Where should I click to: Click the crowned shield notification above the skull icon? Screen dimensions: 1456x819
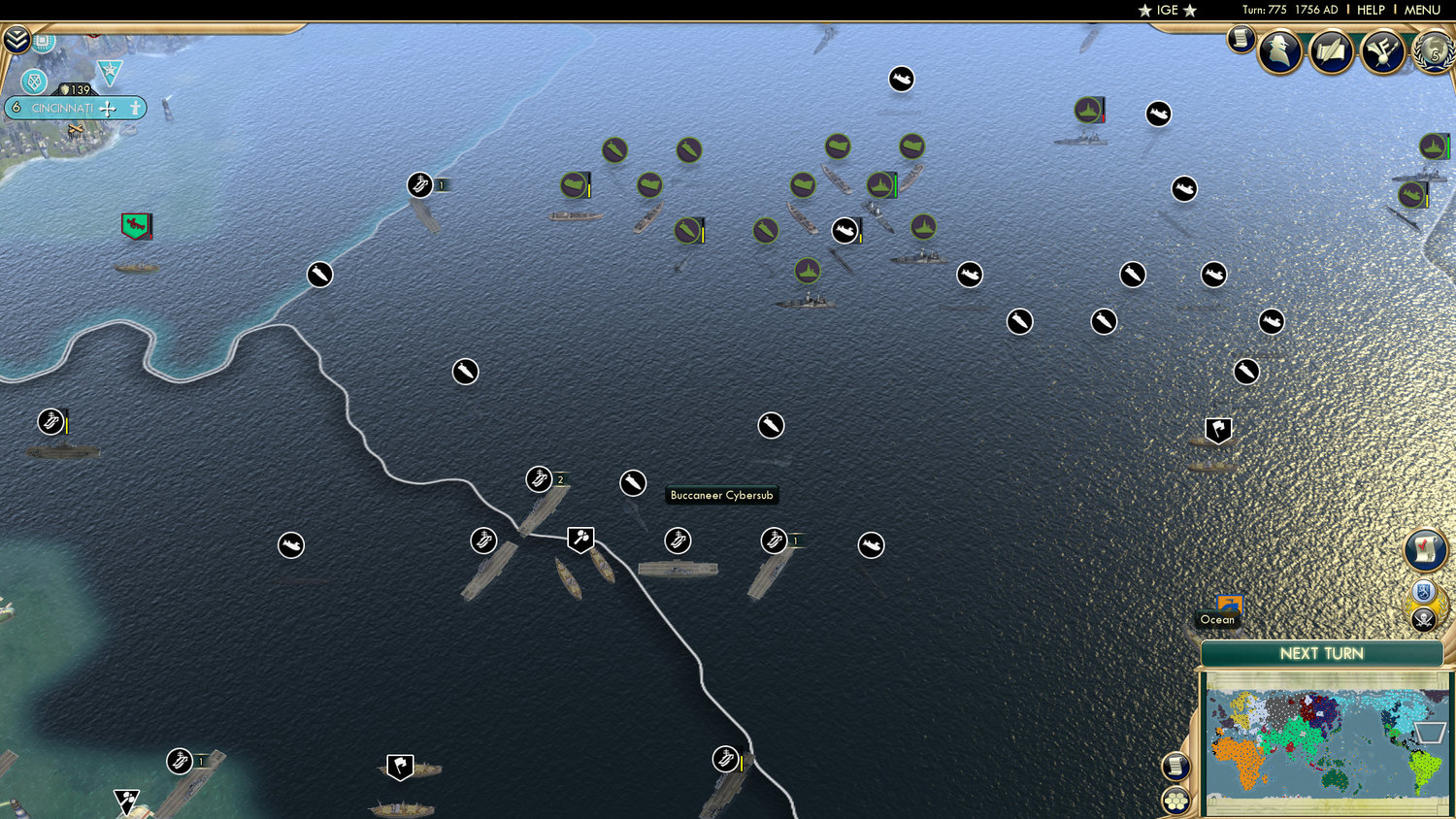tap(1423, 590)
